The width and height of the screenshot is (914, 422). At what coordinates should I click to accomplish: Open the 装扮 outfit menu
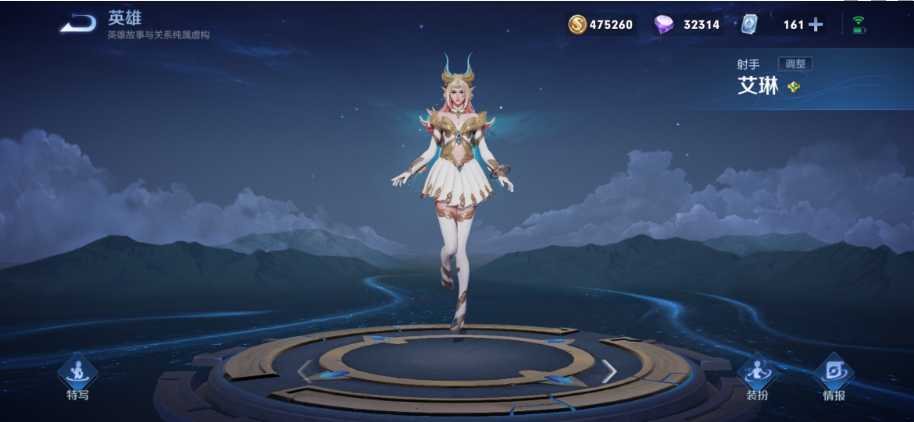(x=757, y=376)
